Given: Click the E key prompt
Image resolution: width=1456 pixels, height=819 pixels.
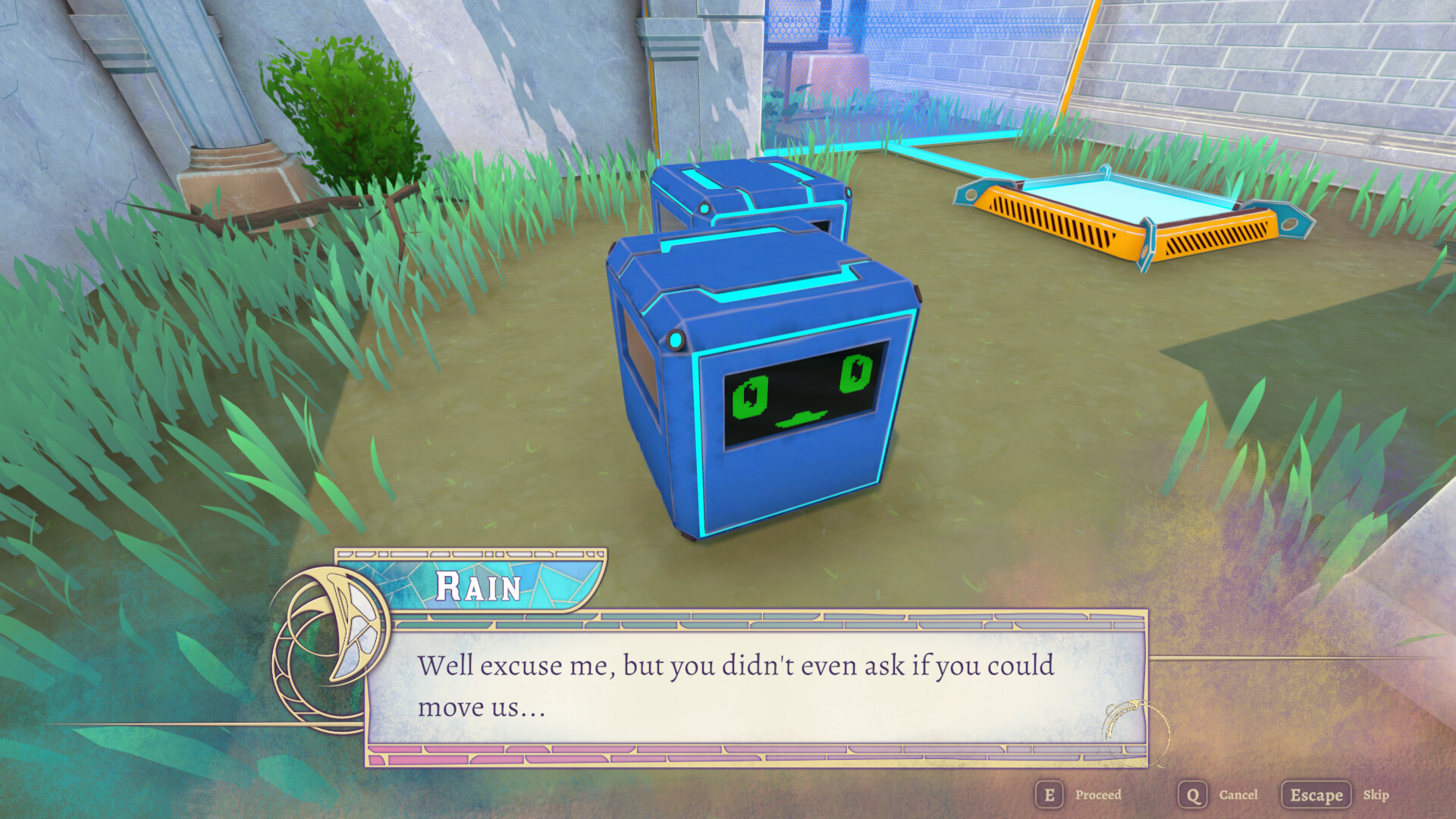Looking at the screenshot, I should point(1049,795).
